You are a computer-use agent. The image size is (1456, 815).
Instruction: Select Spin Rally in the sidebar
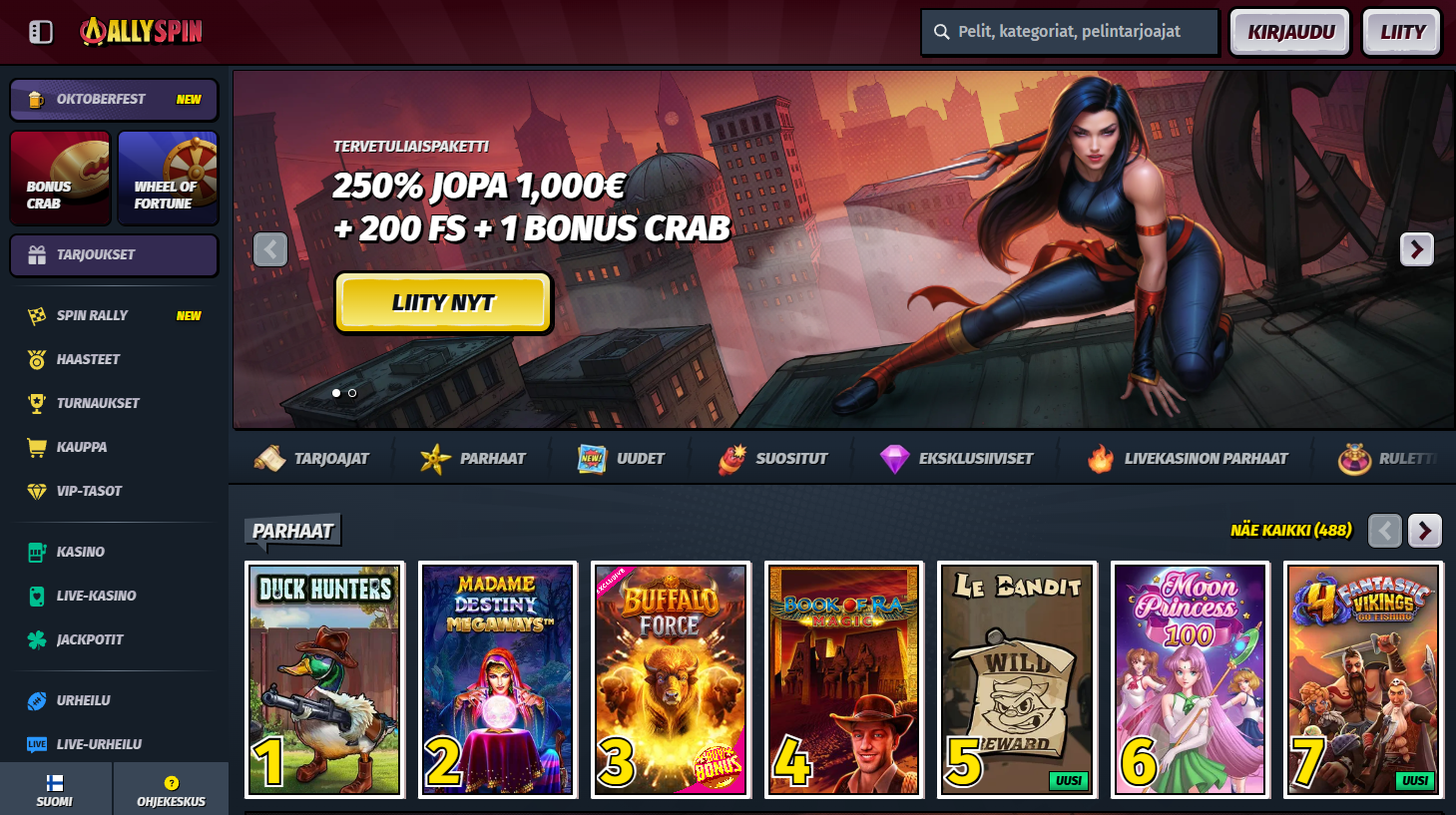(x=93, y=315)
